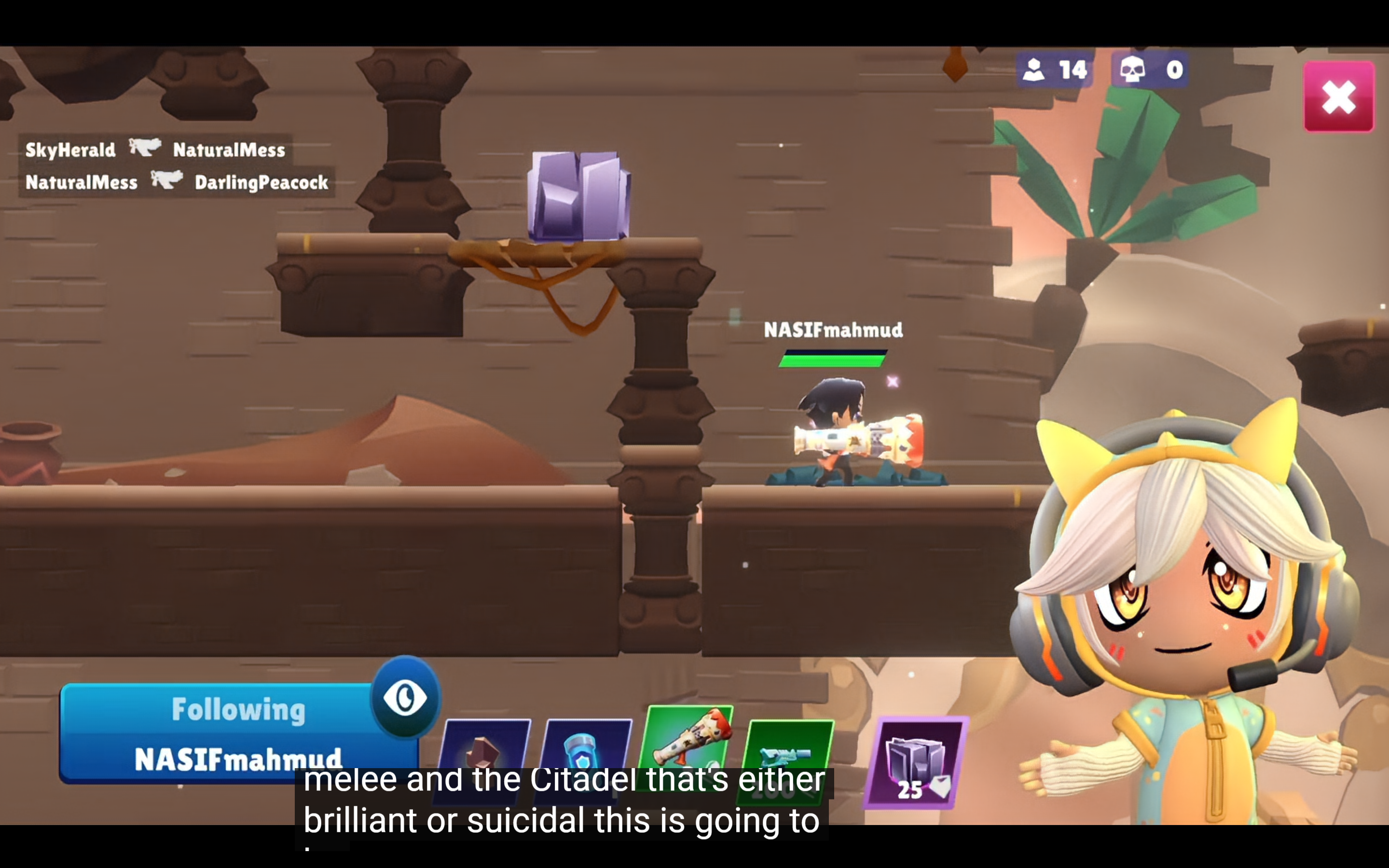Viewport: 1389px width, 868px height.
Task: Select the purple crystal block slot
Action: 916,762
